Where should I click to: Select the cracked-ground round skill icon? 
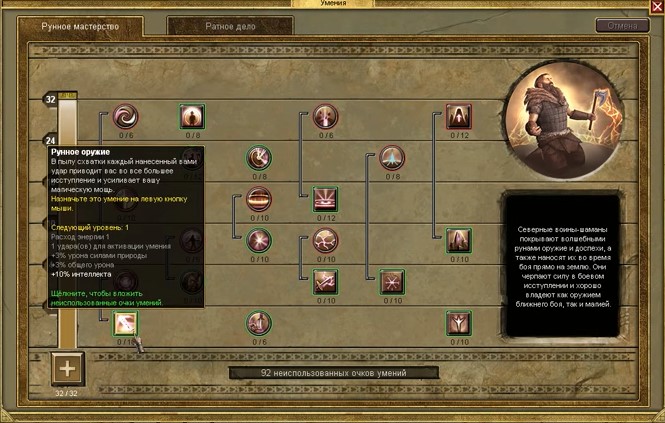pos(325,240)
